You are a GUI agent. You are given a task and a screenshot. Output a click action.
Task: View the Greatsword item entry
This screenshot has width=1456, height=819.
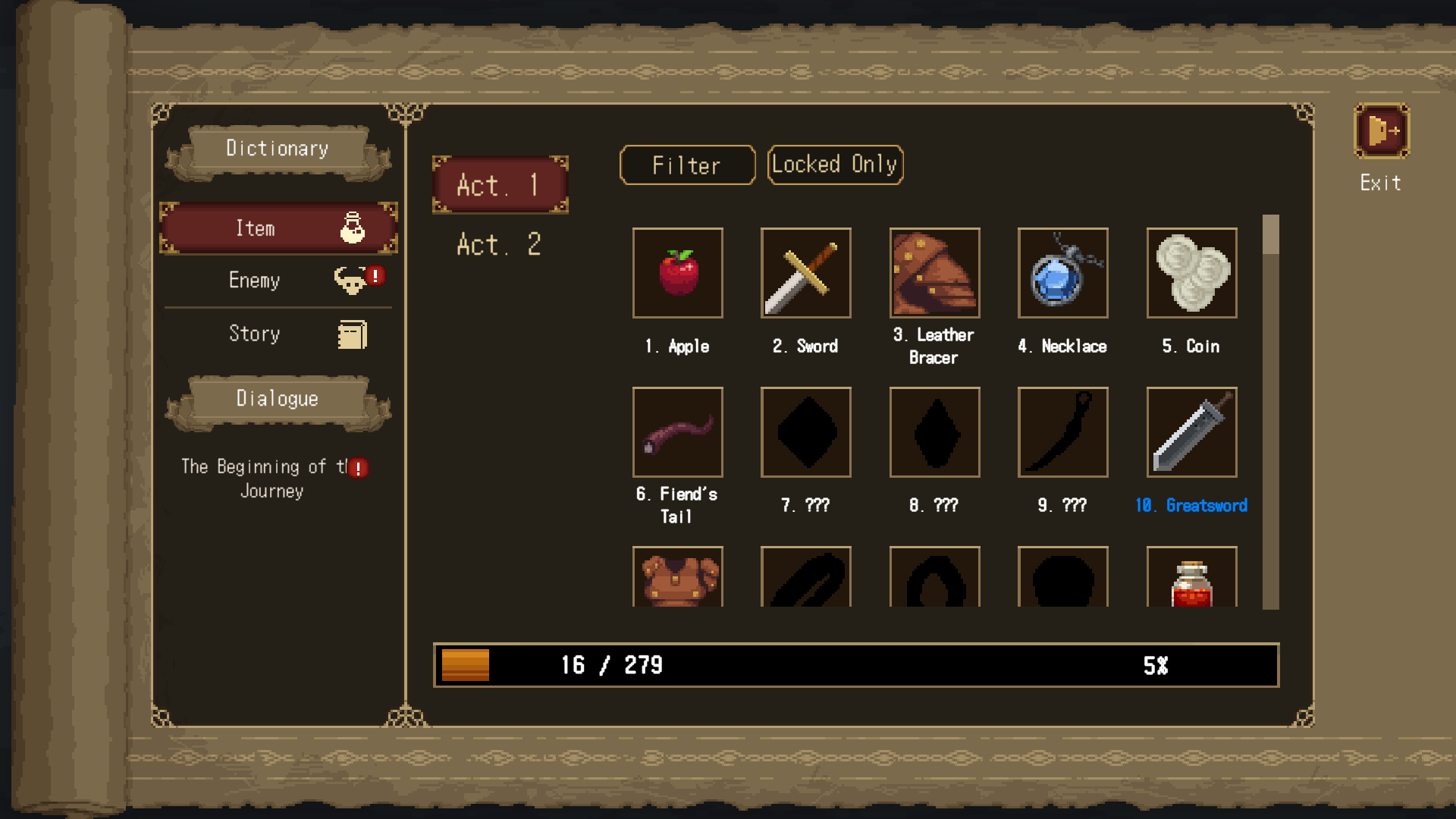(x=1191, y=432)
